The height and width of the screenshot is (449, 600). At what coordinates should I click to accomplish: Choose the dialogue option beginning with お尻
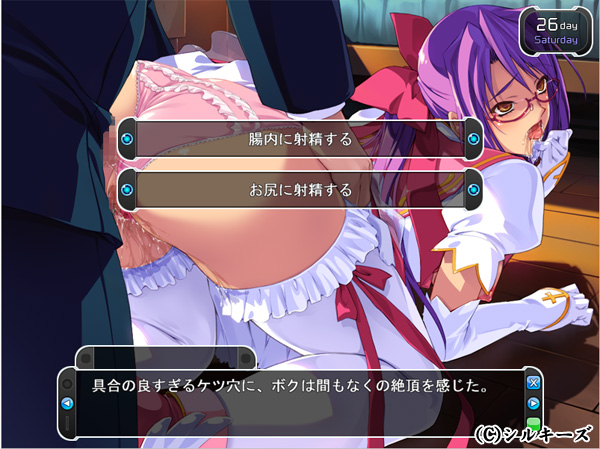tap(300, 187)
